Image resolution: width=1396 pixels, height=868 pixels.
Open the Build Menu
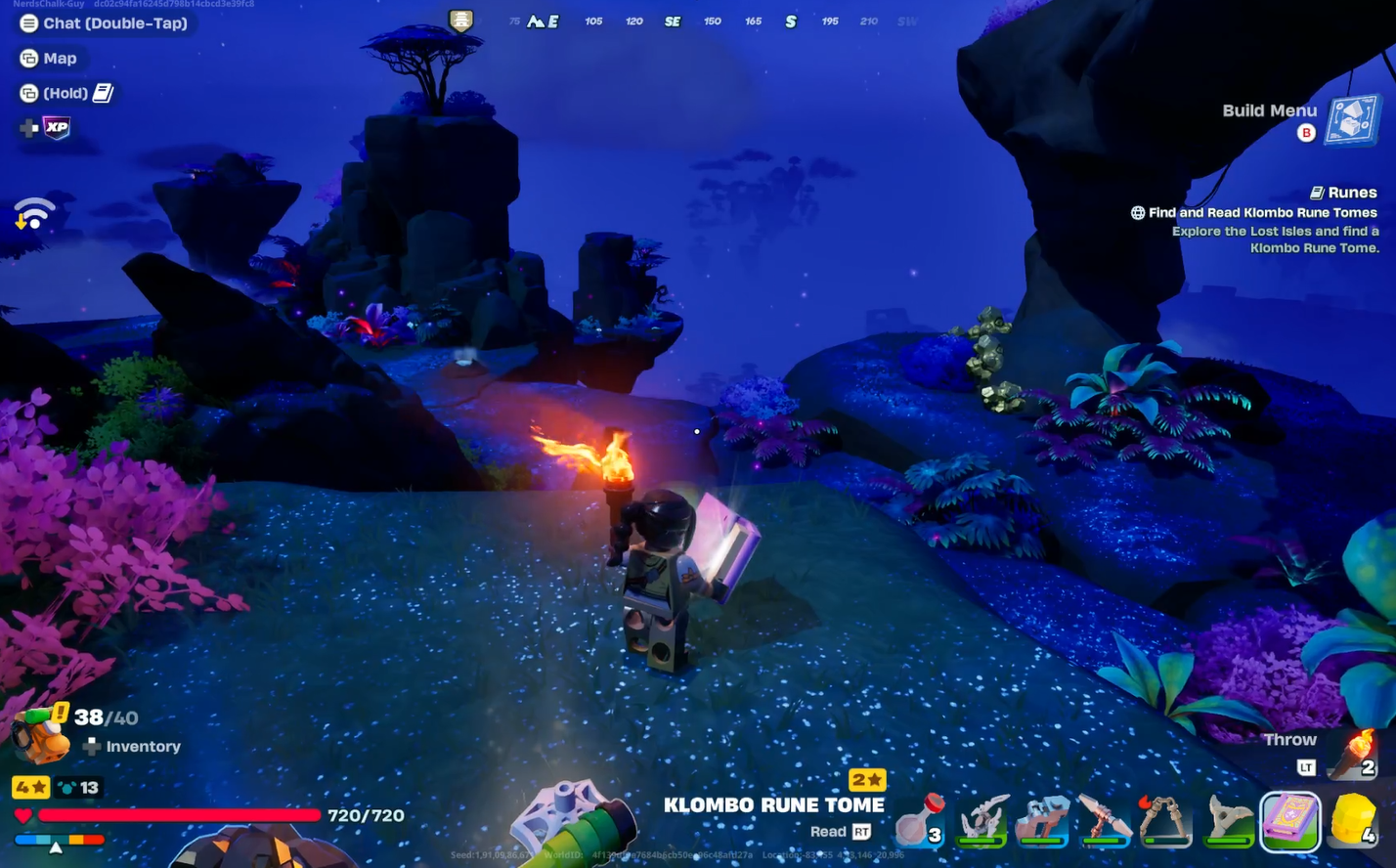pos(1269,110)
